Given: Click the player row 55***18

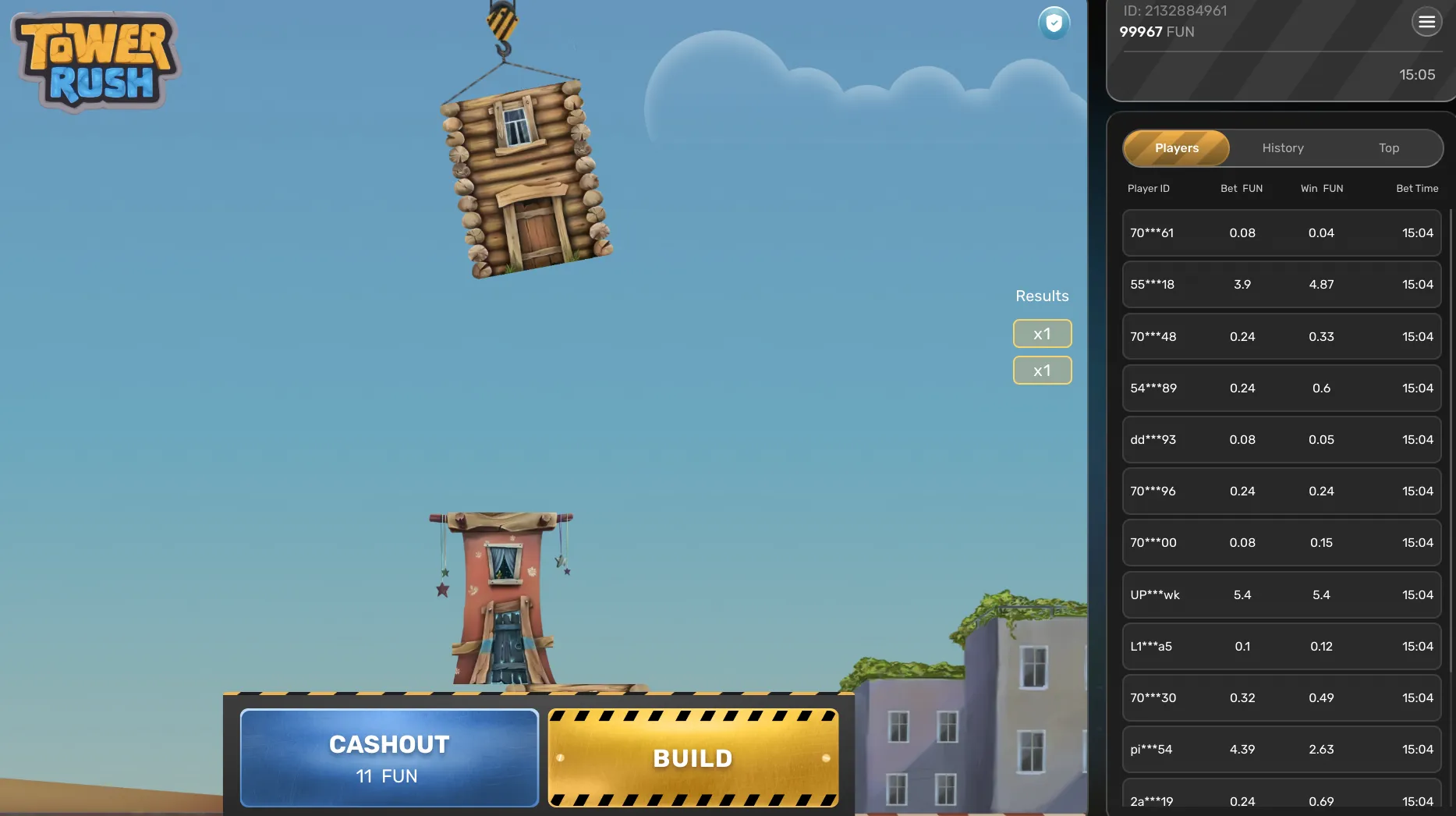Looking at the screenshot, I should coord(1281,285).
